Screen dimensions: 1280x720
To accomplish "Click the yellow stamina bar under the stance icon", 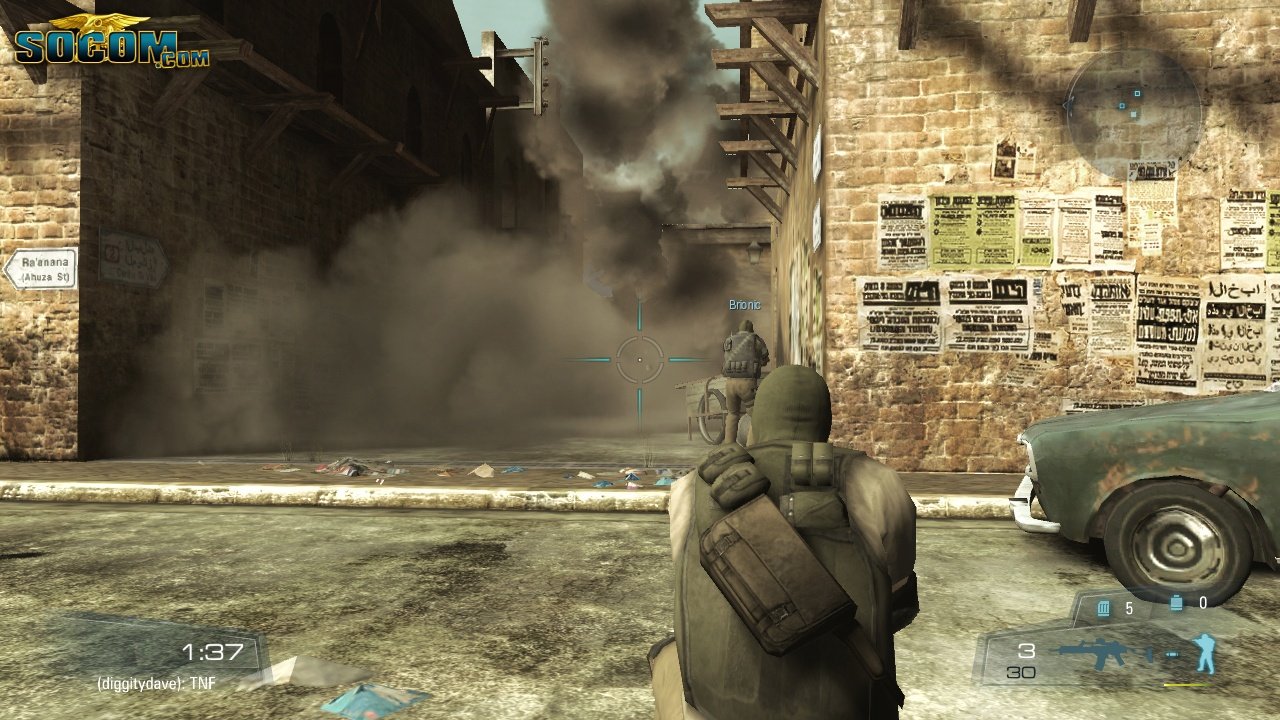I will pyautogui.click(x=1189, y=685).
